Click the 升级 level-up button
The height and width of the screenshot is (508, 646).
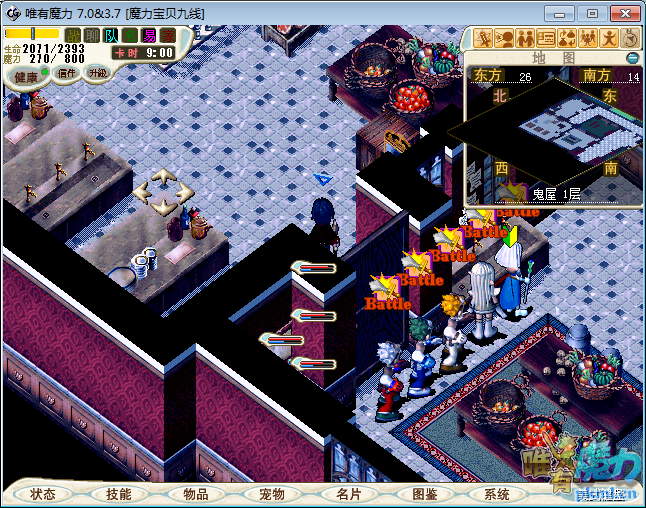coord(97,73)
